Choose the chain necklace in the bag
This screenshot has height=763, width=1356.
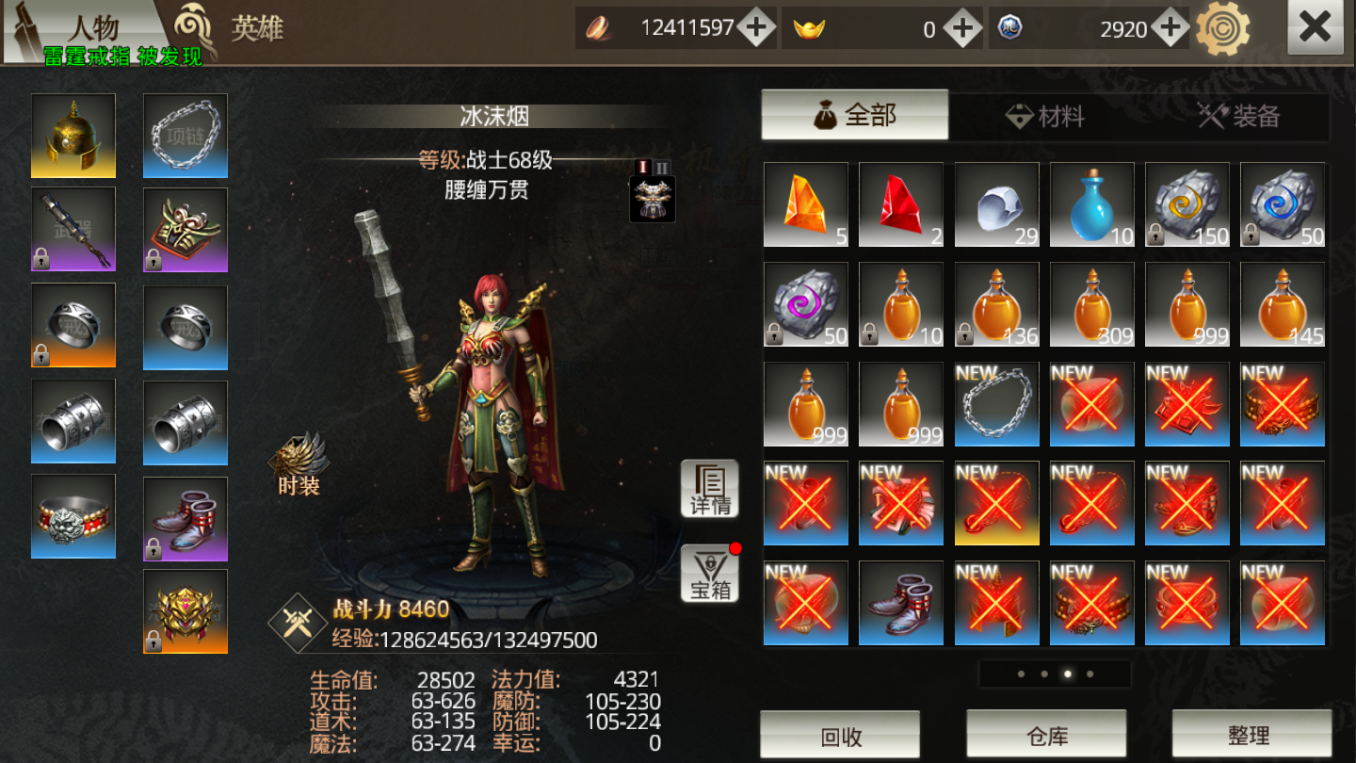click(997, 404)
